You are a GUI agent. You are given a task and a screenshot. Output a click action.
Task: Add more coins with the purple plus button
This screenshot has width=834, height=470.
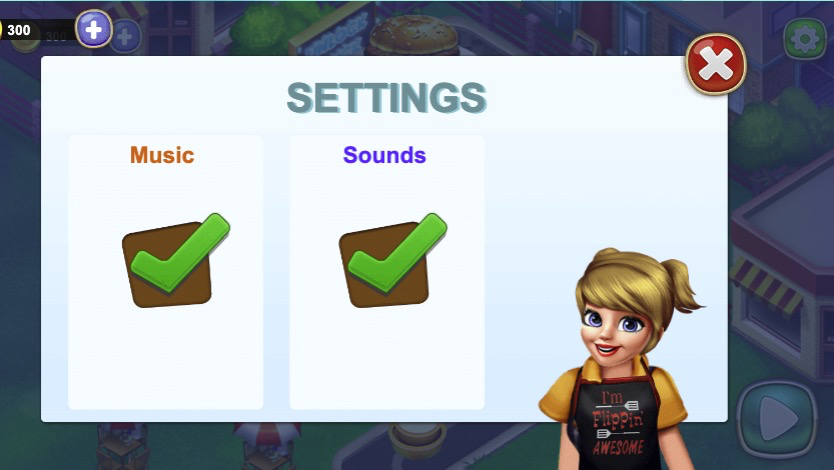(x=94, y=29)
